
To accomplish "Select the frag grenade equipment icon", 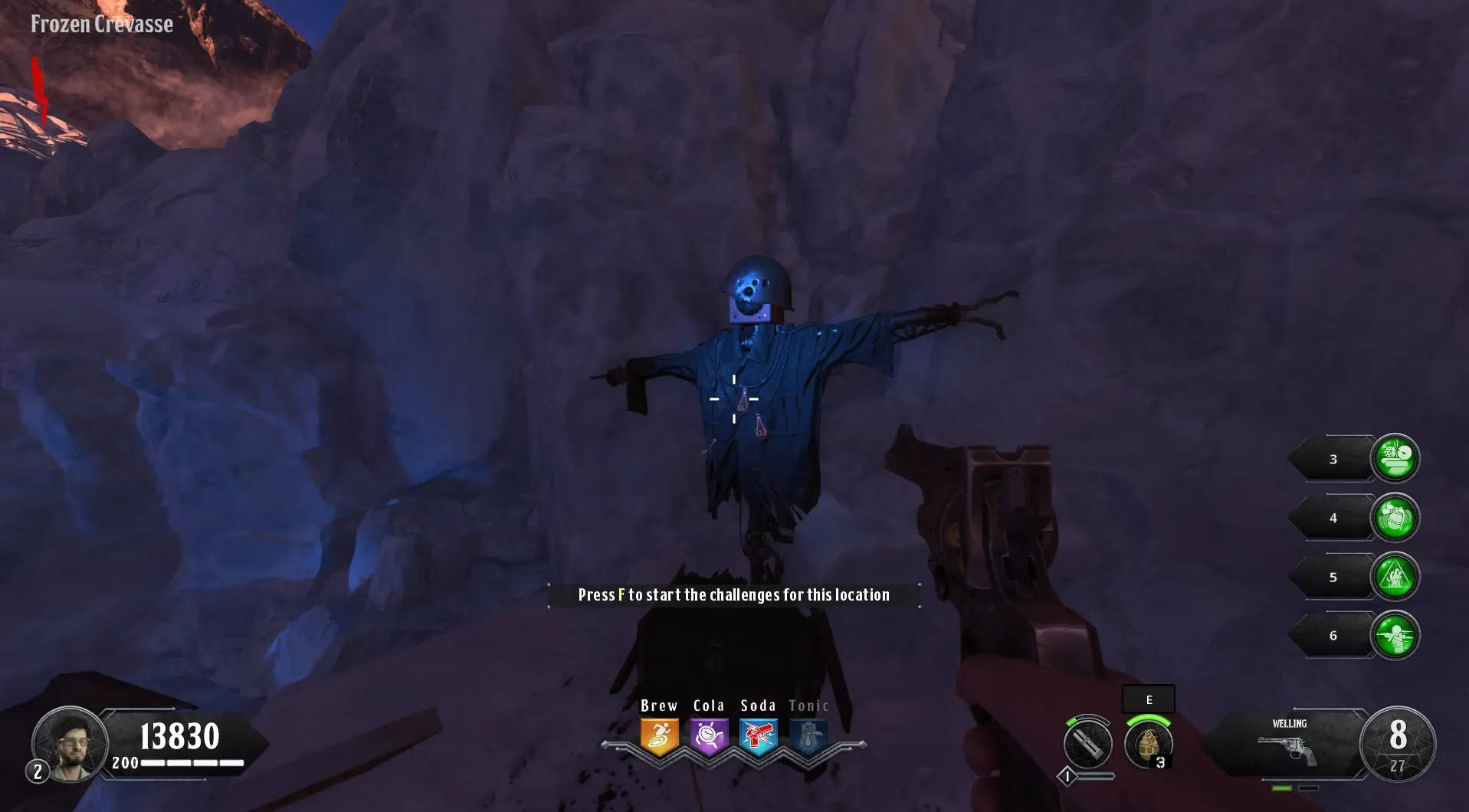I will click(x=1148, y=744).
